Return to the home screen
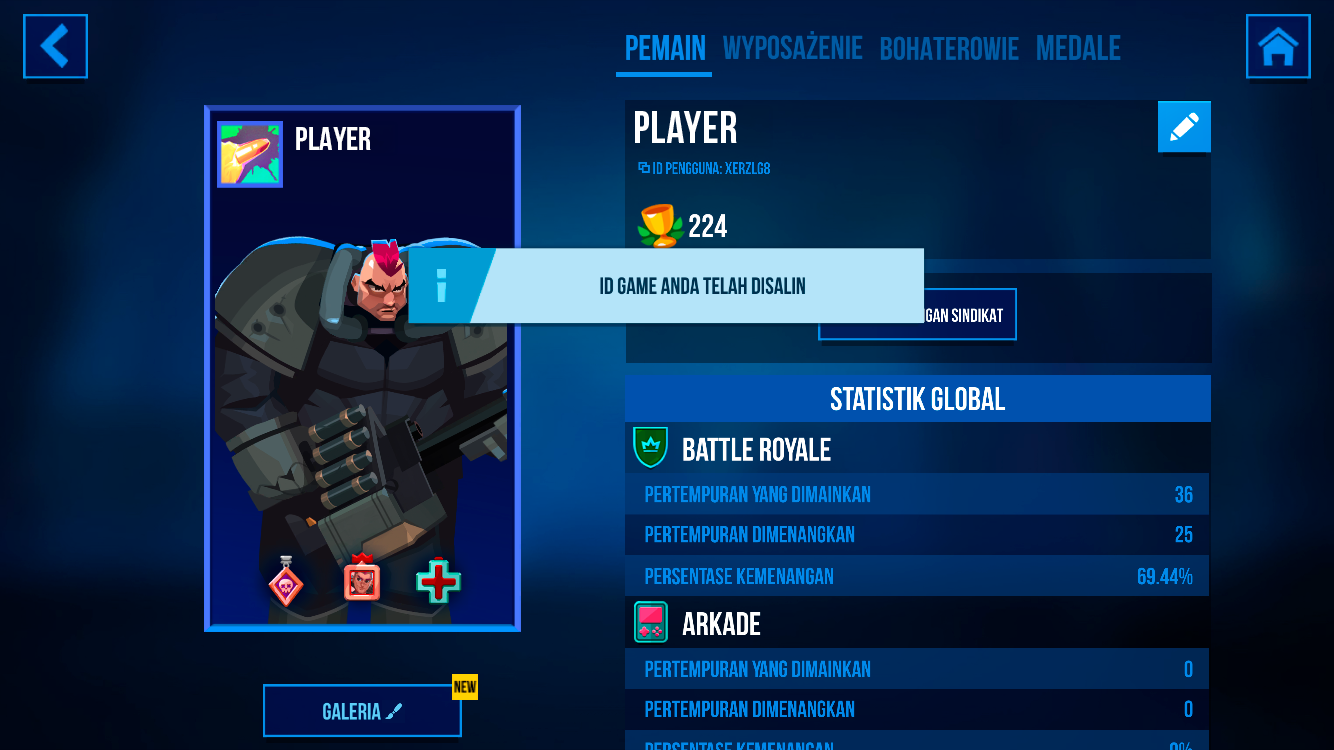The height and width of the screenshot is (750, 1334). 1278,46
